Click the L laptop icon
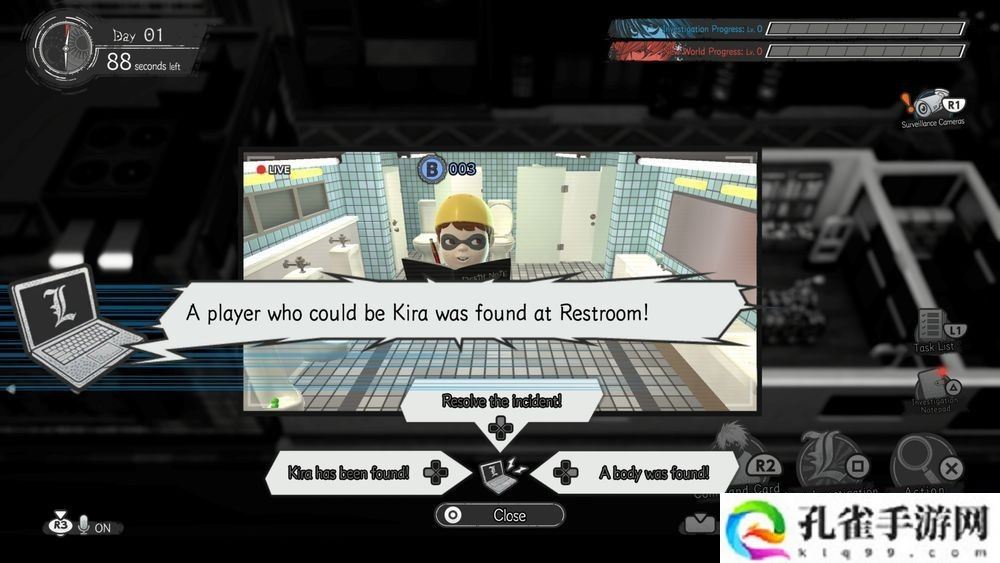 pos(68,327)
